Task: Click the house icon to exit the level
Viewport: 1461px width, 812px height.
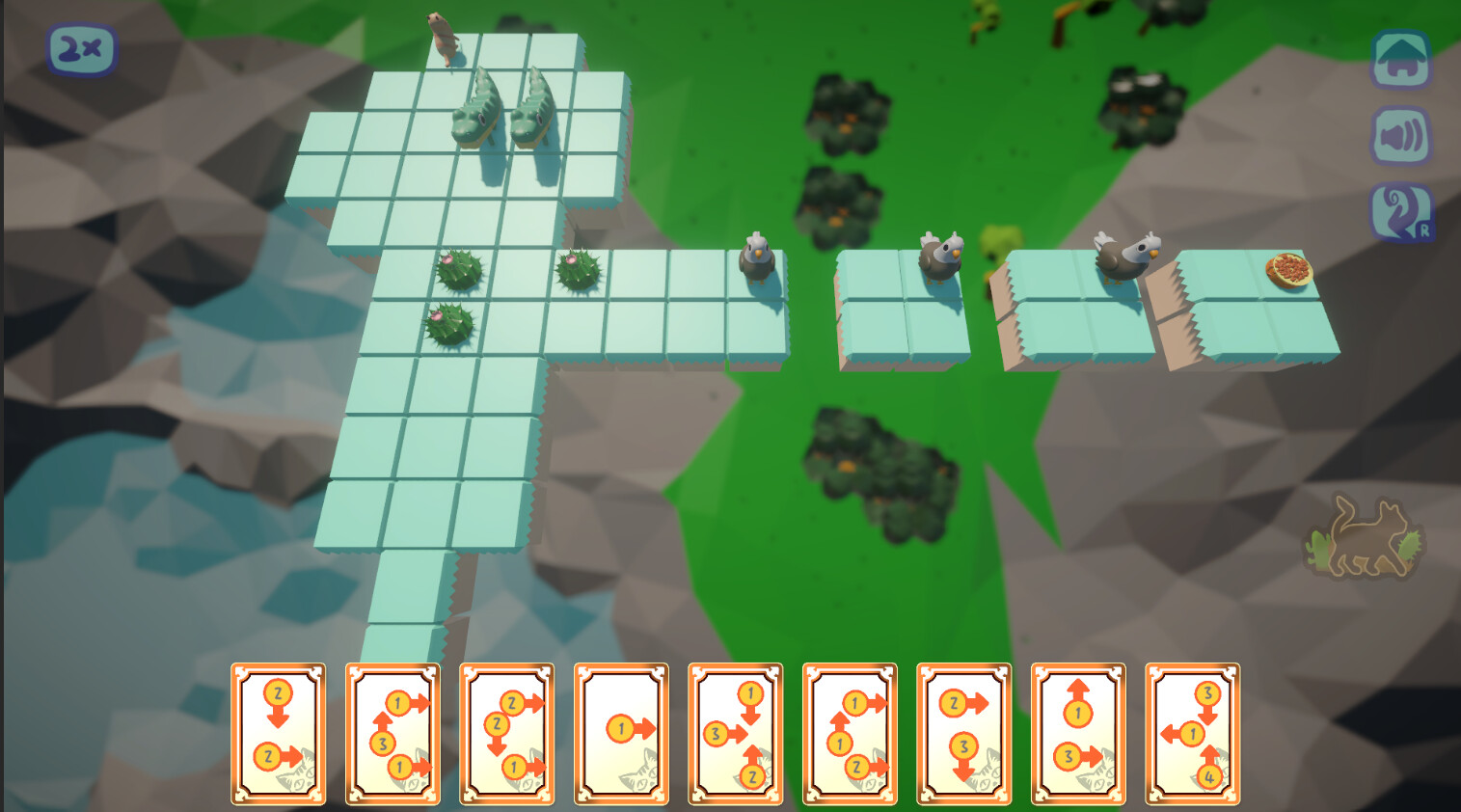Action: point(1402,58)
